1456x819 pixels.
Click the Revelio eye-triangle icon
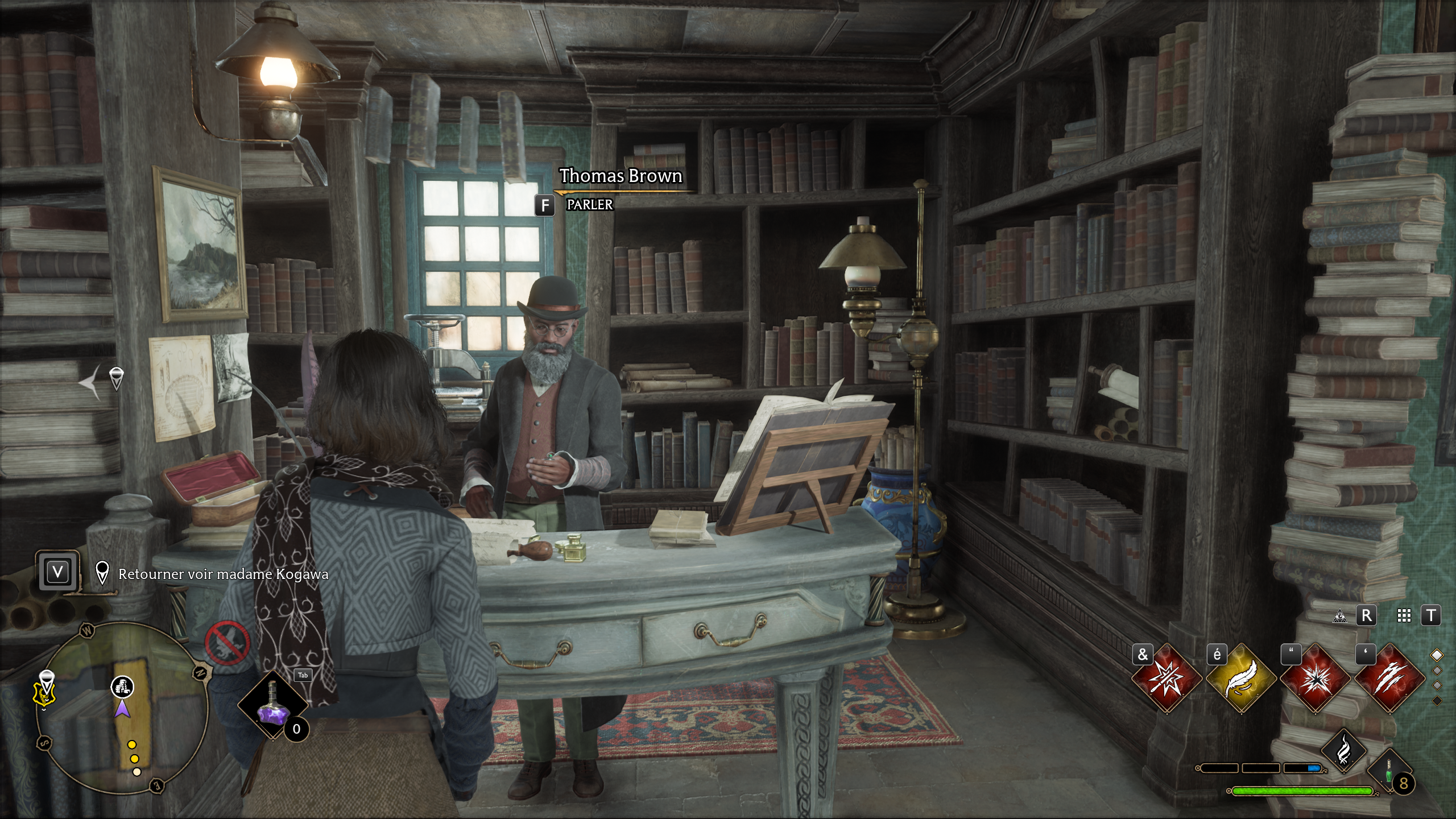point(1341,616)
